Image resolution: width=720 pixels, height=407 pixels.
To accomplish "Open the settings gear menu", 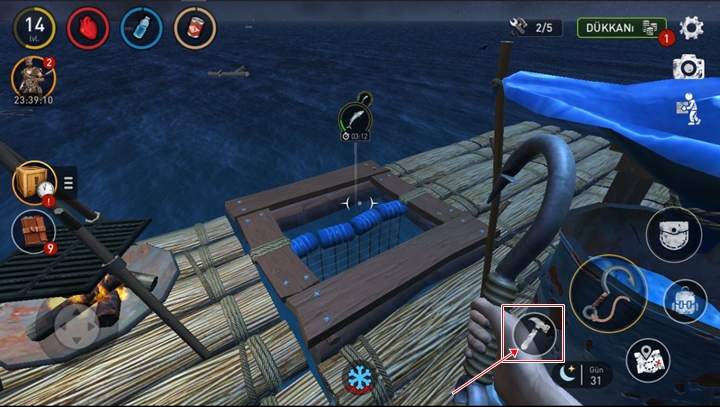I will (691, 28).
